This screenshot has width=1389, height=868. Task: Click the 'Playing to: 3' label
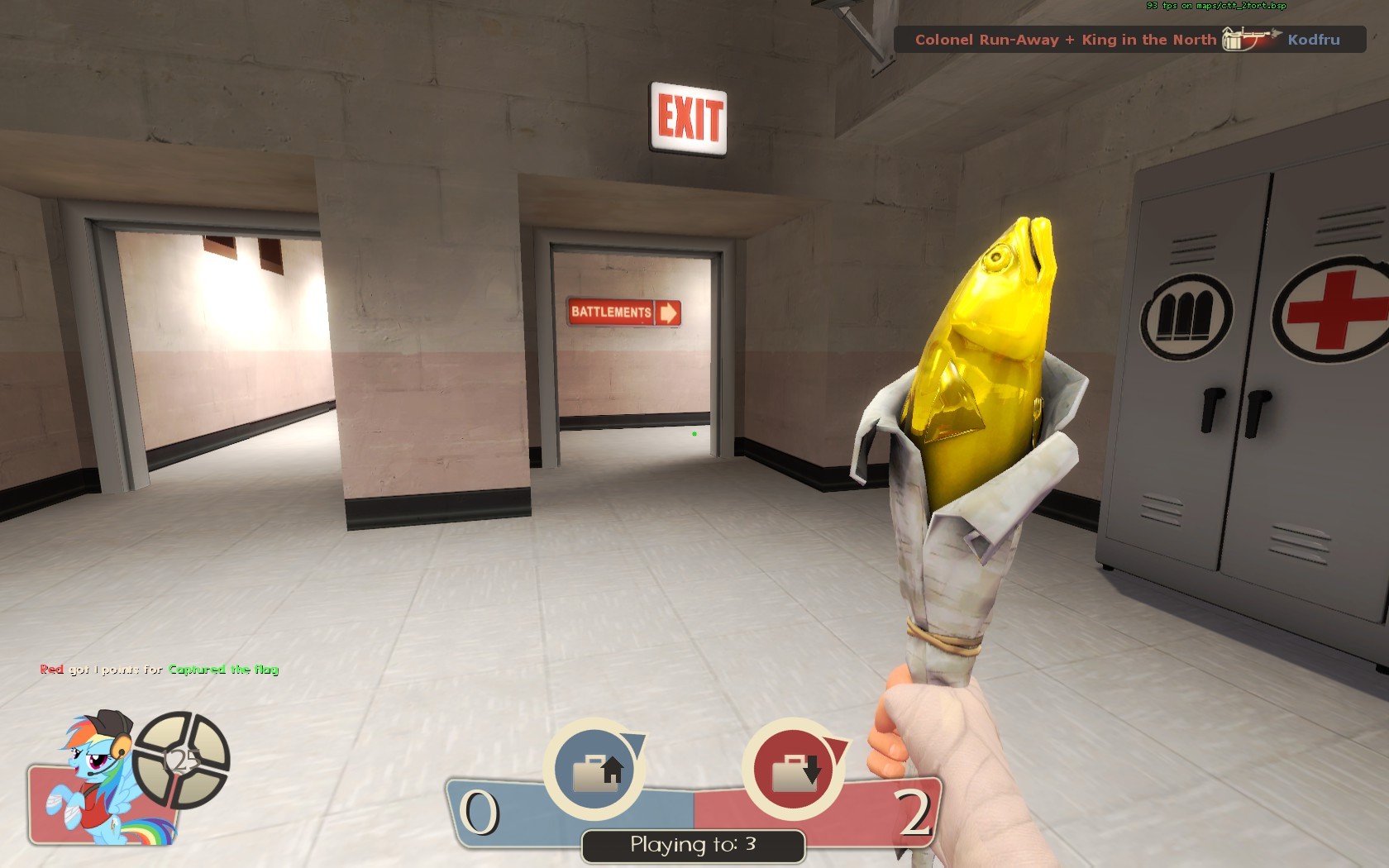[693, 845]
